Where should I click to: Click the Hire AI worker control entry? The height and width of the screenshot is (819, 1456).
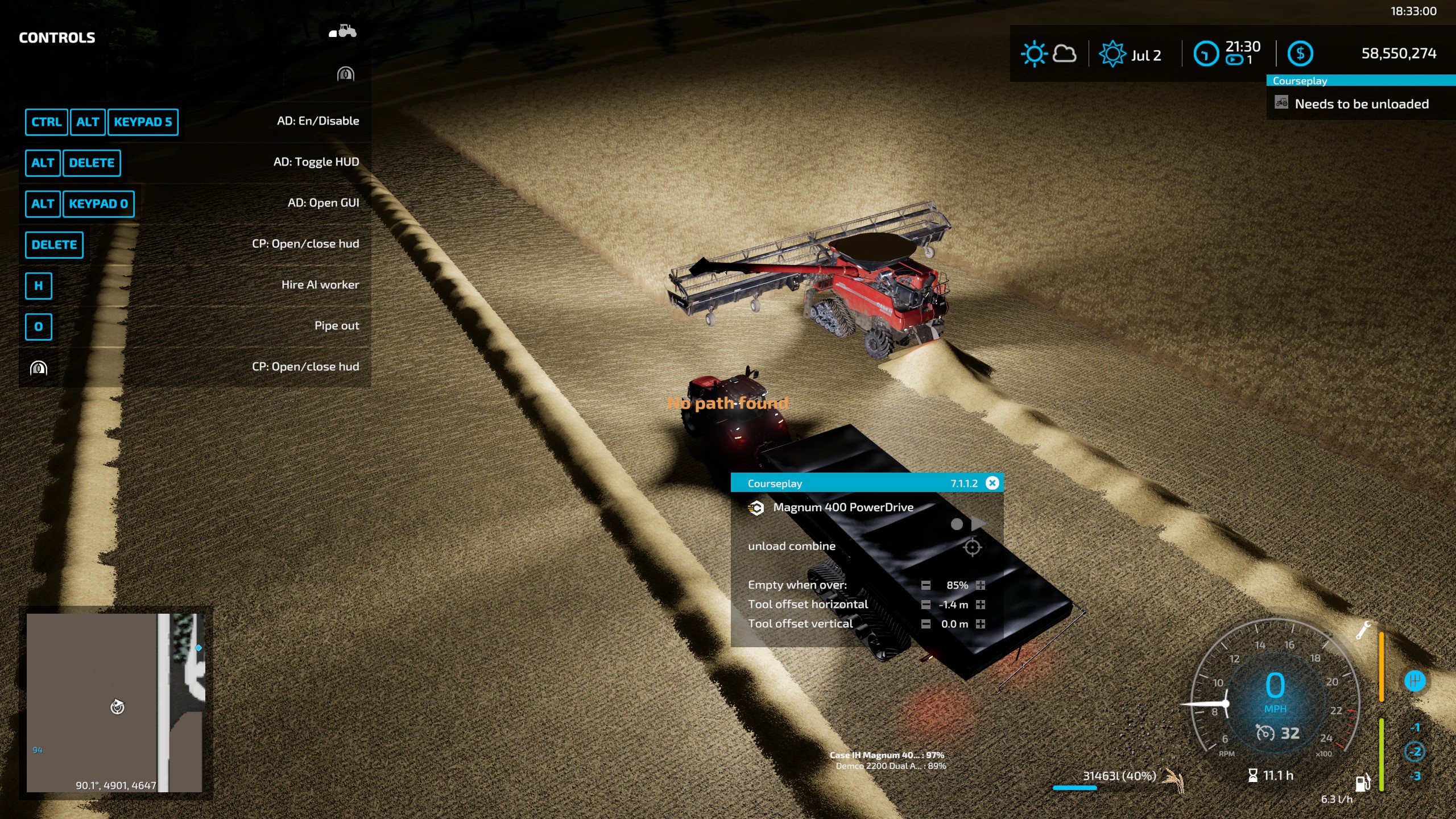click(x=320, y=284)
